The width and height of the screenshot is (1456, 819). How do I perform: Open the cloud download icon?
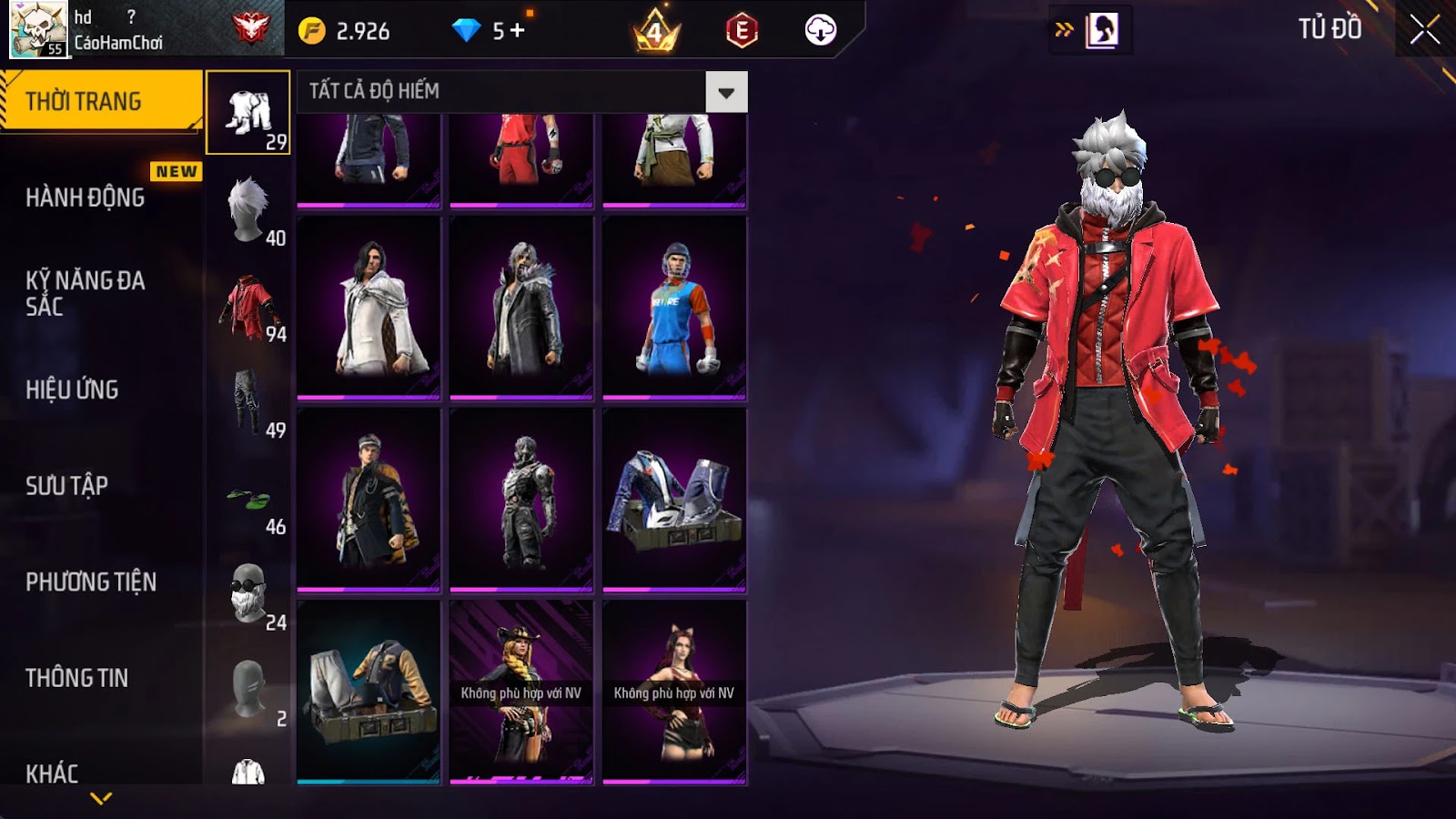(820, 30)
